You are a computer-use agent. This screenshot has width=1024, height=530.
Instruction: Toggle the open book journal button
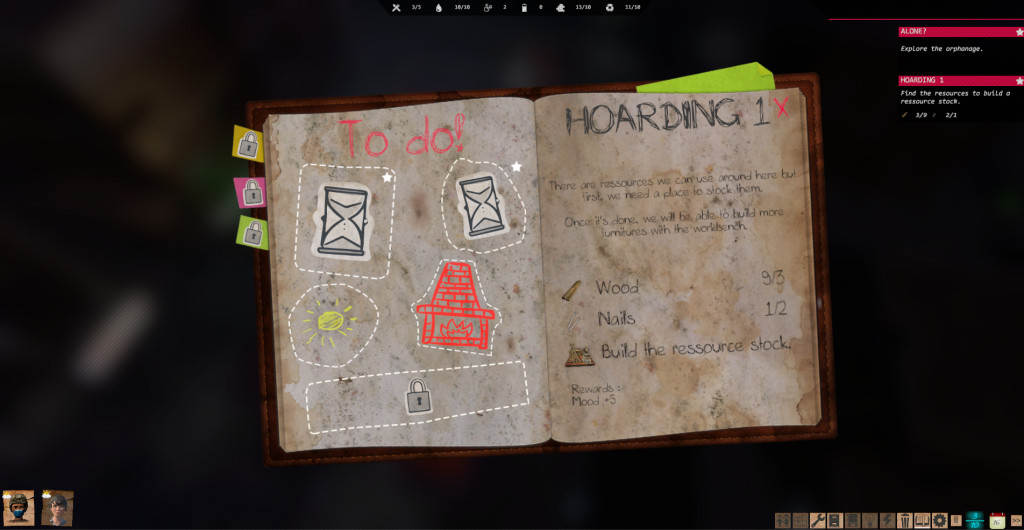[x=922, y=520]
